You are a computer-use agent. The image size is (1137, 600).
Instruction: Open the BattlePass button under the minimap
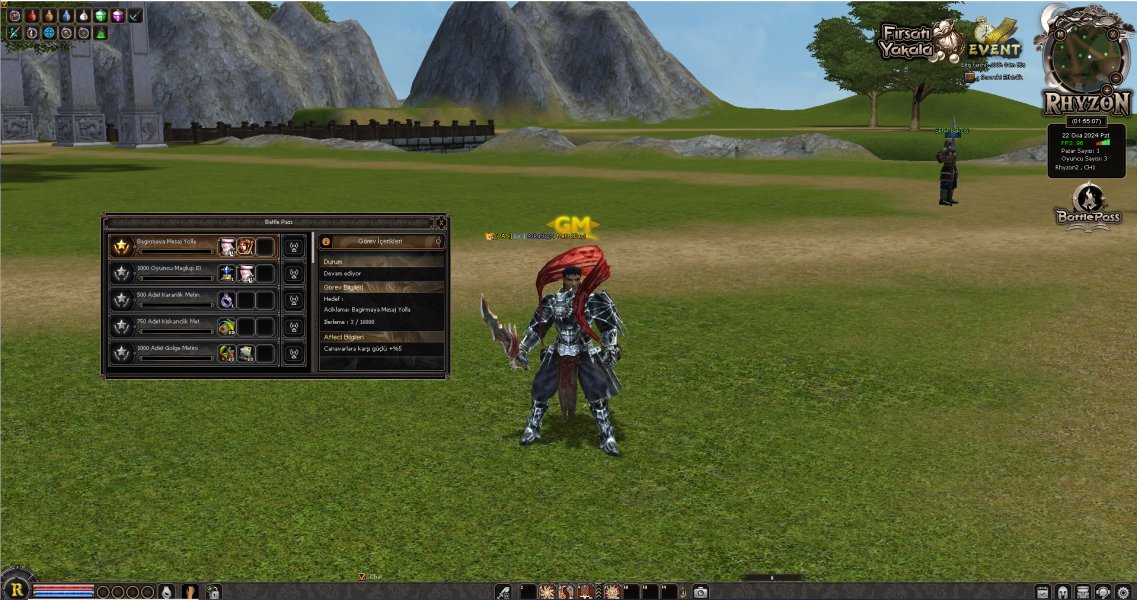1087,206
